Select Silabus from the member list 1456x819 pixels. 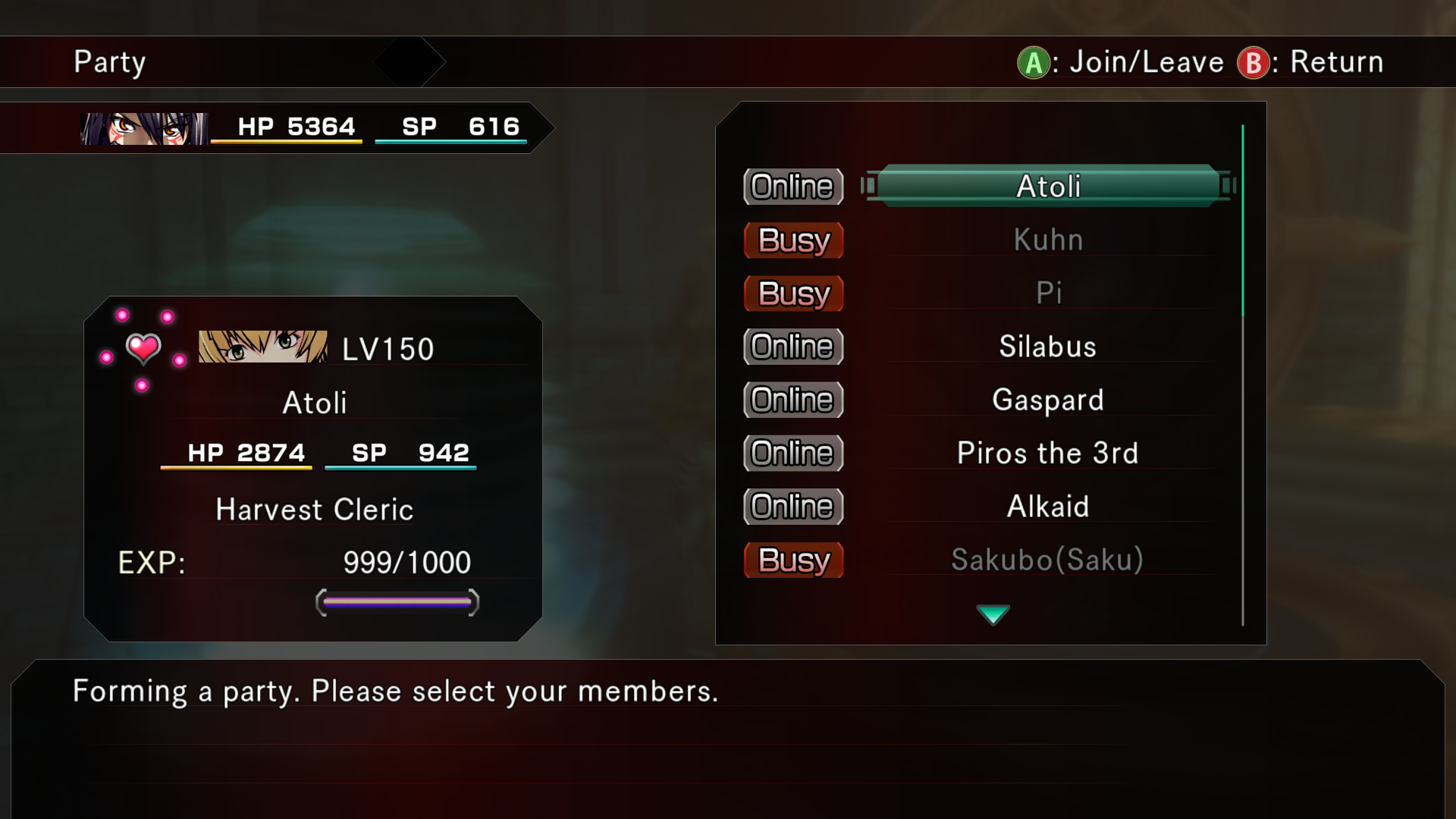coord(1048,347)
